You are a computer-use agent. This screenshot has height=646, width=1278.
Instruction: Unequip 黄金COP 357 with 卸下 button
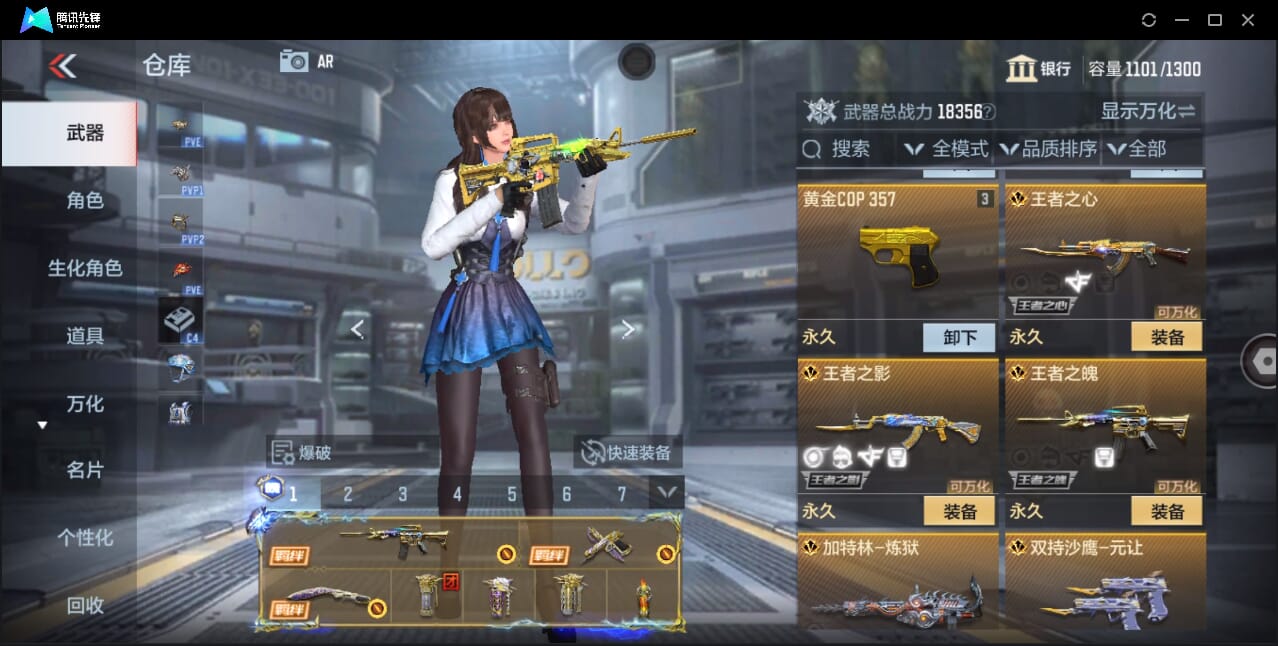[959, 337]
